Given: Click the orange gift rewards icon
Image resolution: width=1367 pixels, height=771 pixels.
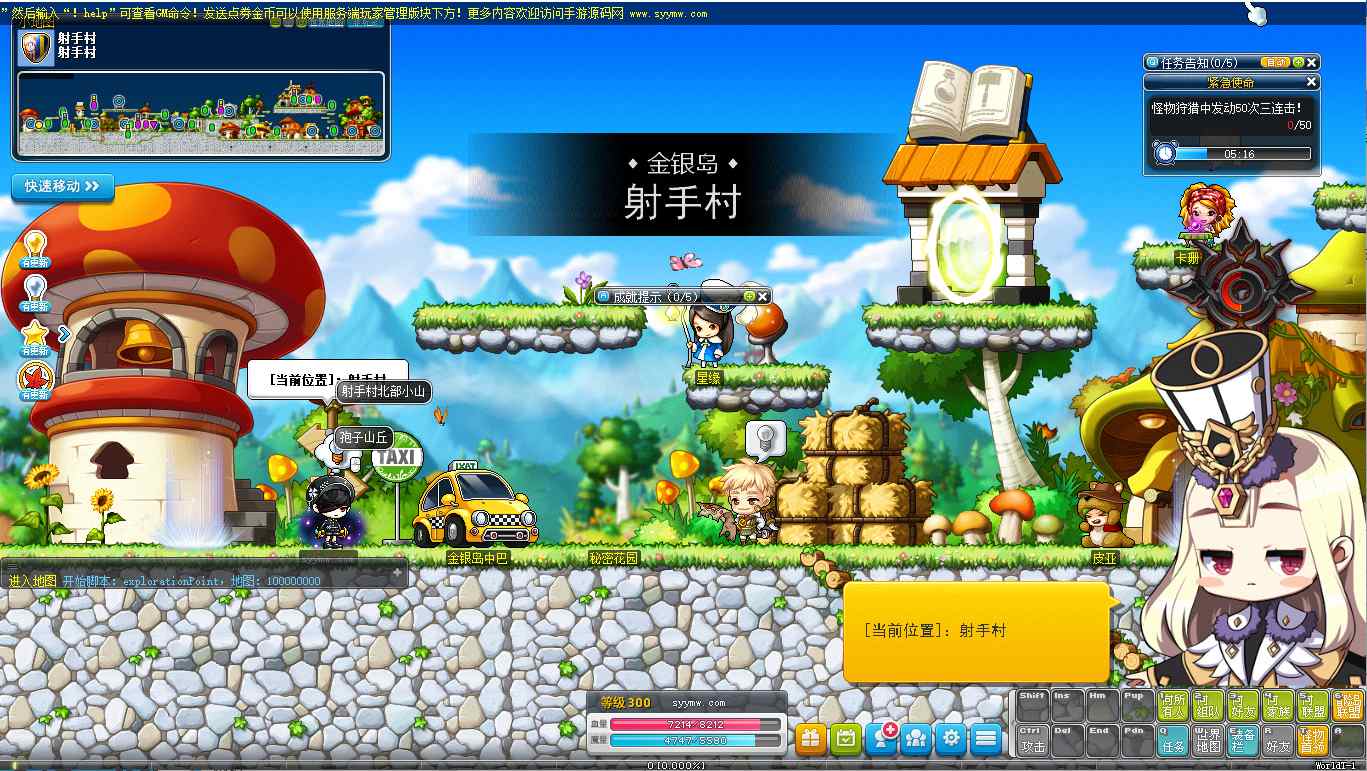Looking at the screenshot, I should click(x=810, y=738).
